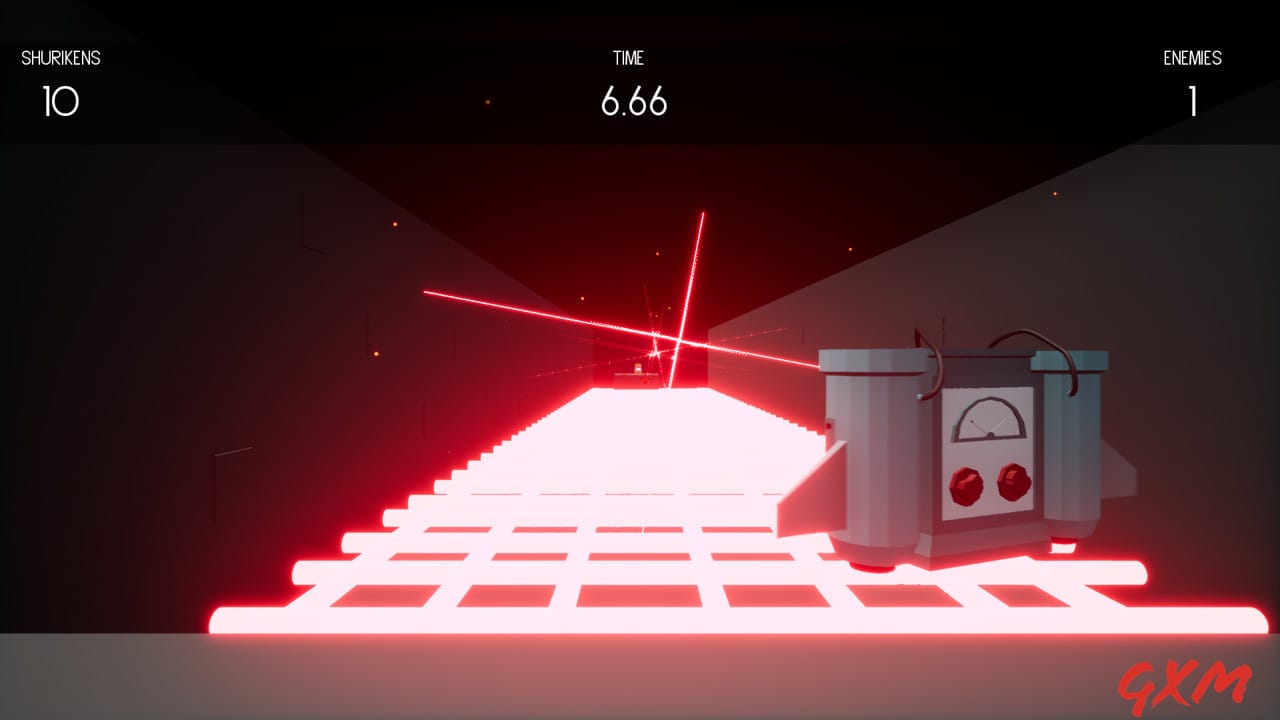Click the ENEMIES label at top right
The image size is (1280, 720).
[x=1193, y=58]
